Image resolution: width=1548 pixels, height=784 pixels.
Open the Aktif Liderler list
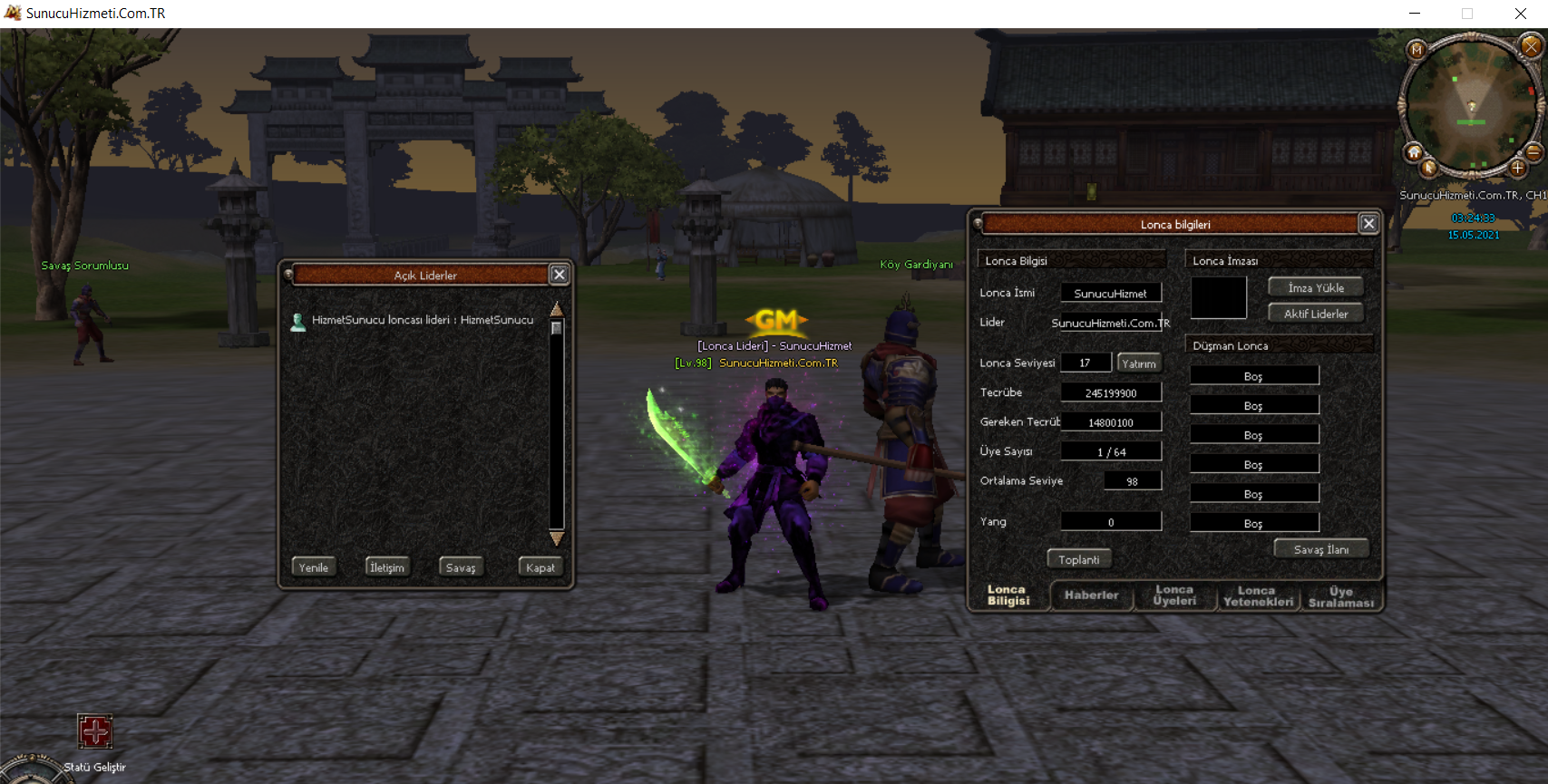point(1316,314)
